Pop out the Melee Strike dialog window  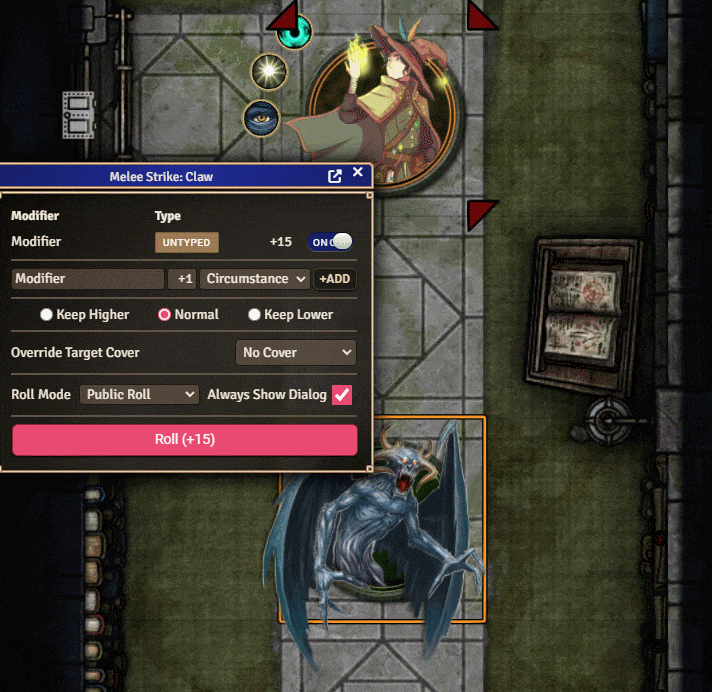pos(335,176)
